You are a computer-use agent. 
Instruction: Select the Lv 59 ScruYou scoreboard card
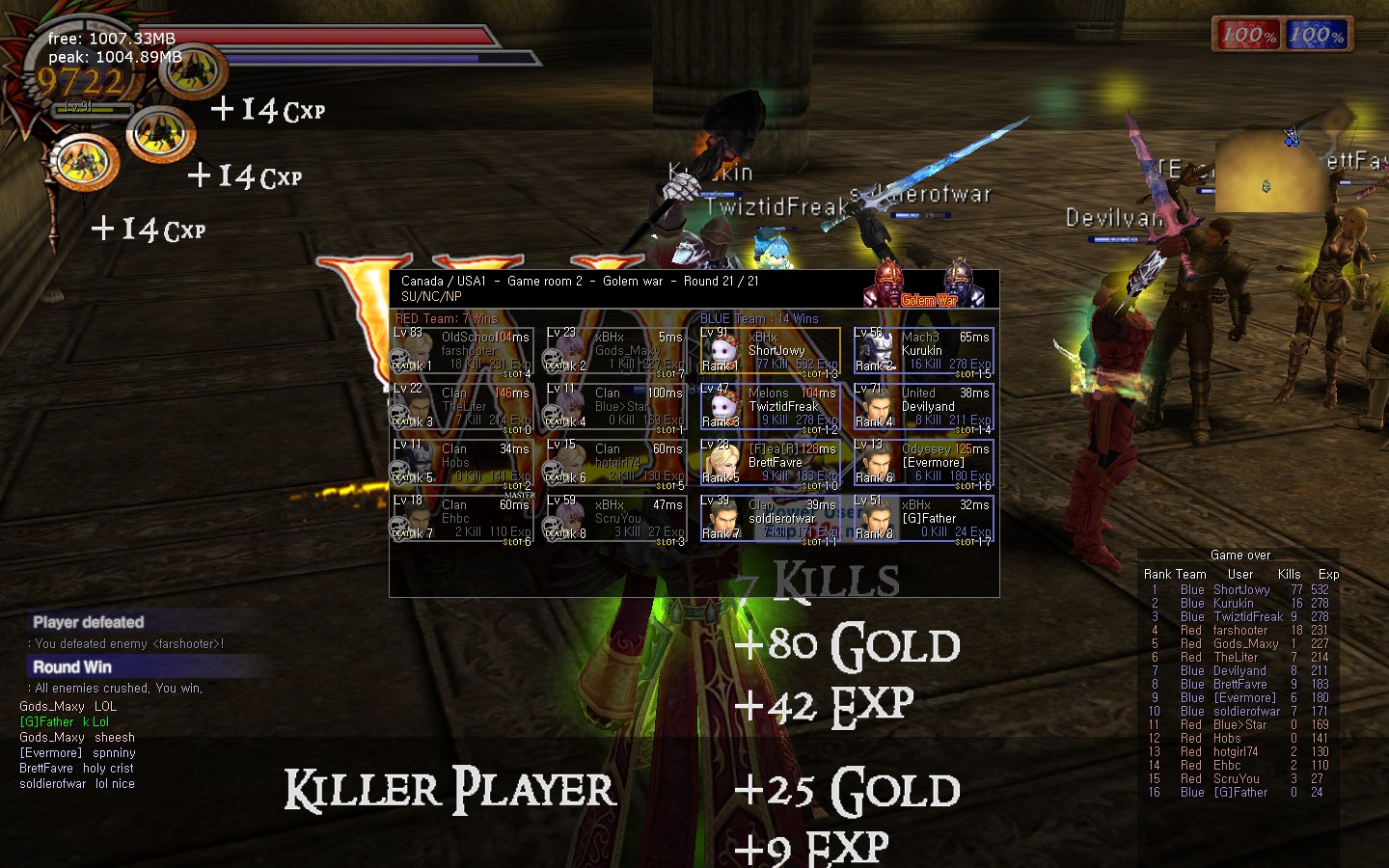616,520
